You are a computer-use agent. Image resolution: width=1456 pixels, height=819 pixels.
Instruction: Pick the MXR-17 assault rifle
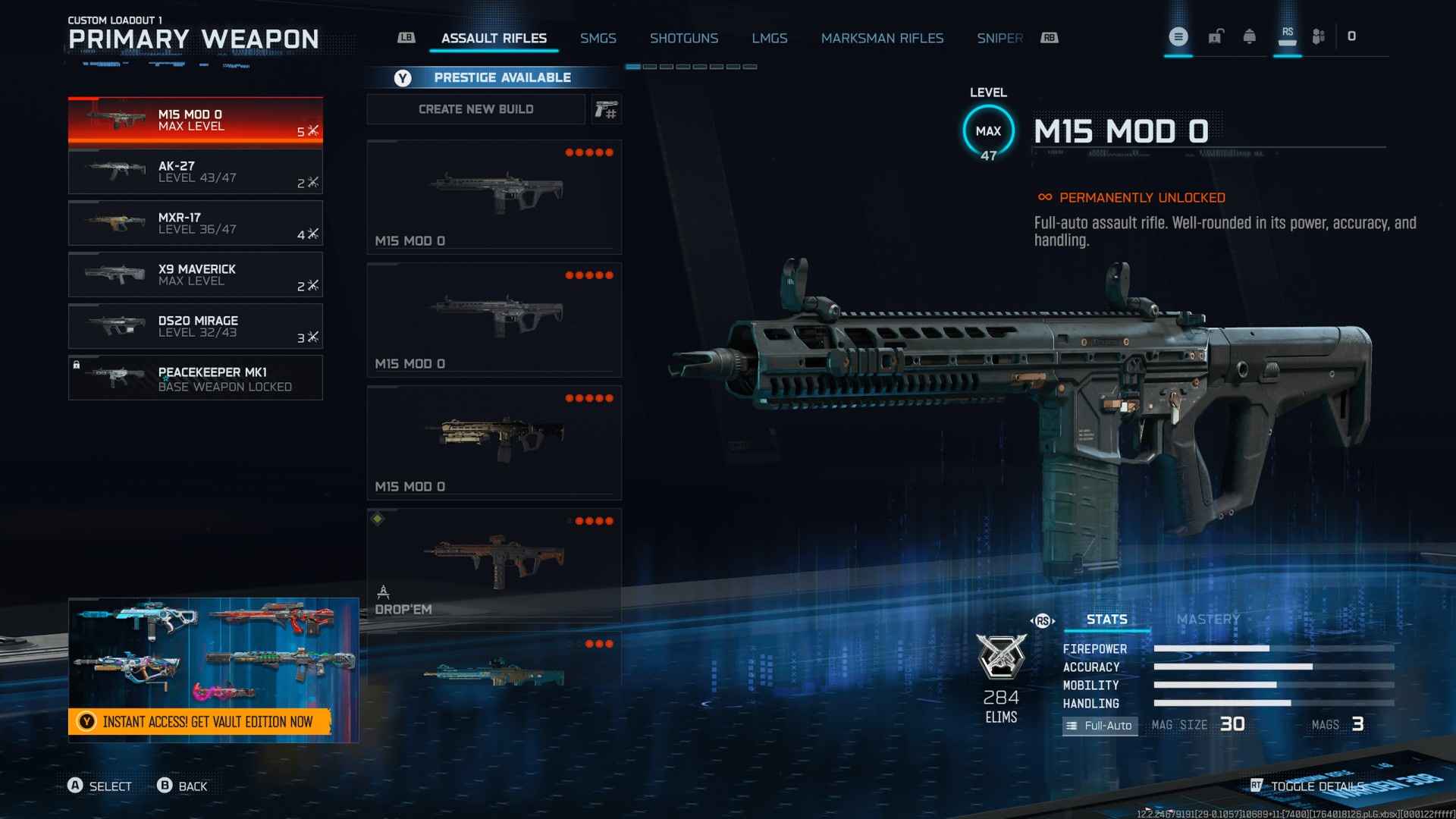coord(195,223)
